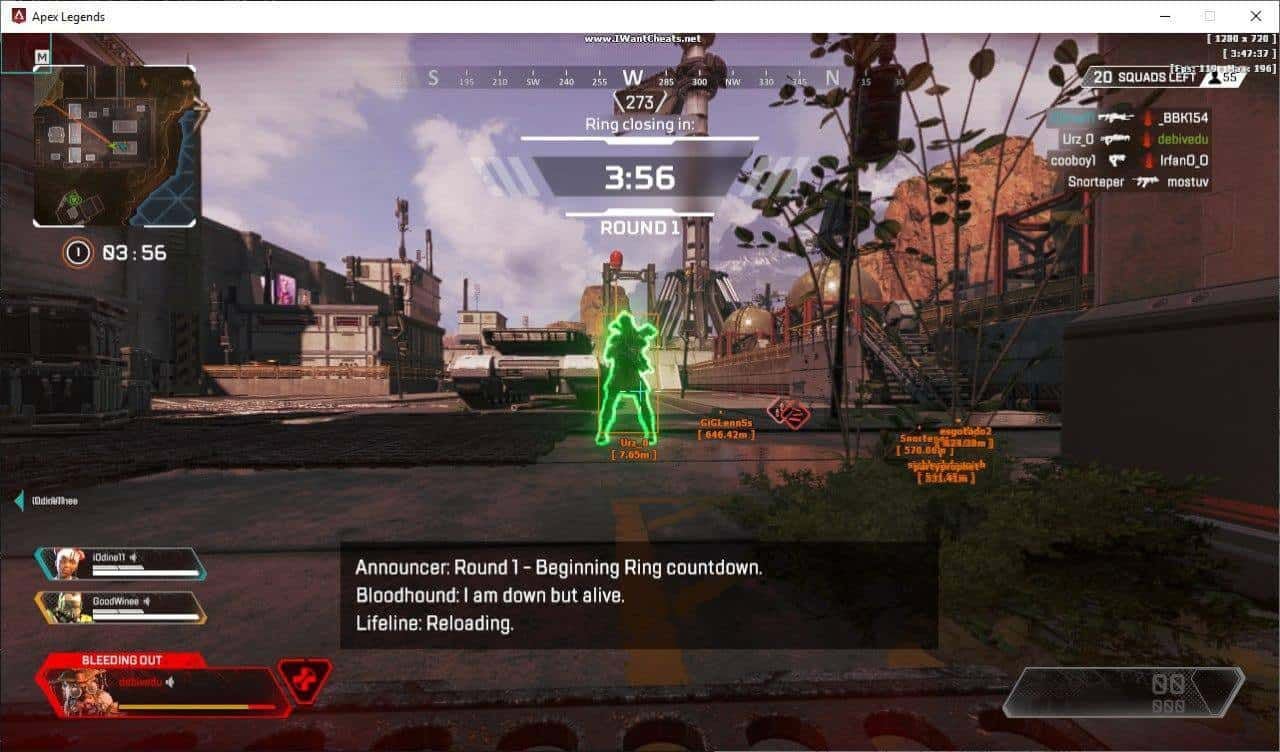Viewport: 1280px width, 752px height.
Task: Click the 20 Squads Left counter
Action: point(1145,77)
